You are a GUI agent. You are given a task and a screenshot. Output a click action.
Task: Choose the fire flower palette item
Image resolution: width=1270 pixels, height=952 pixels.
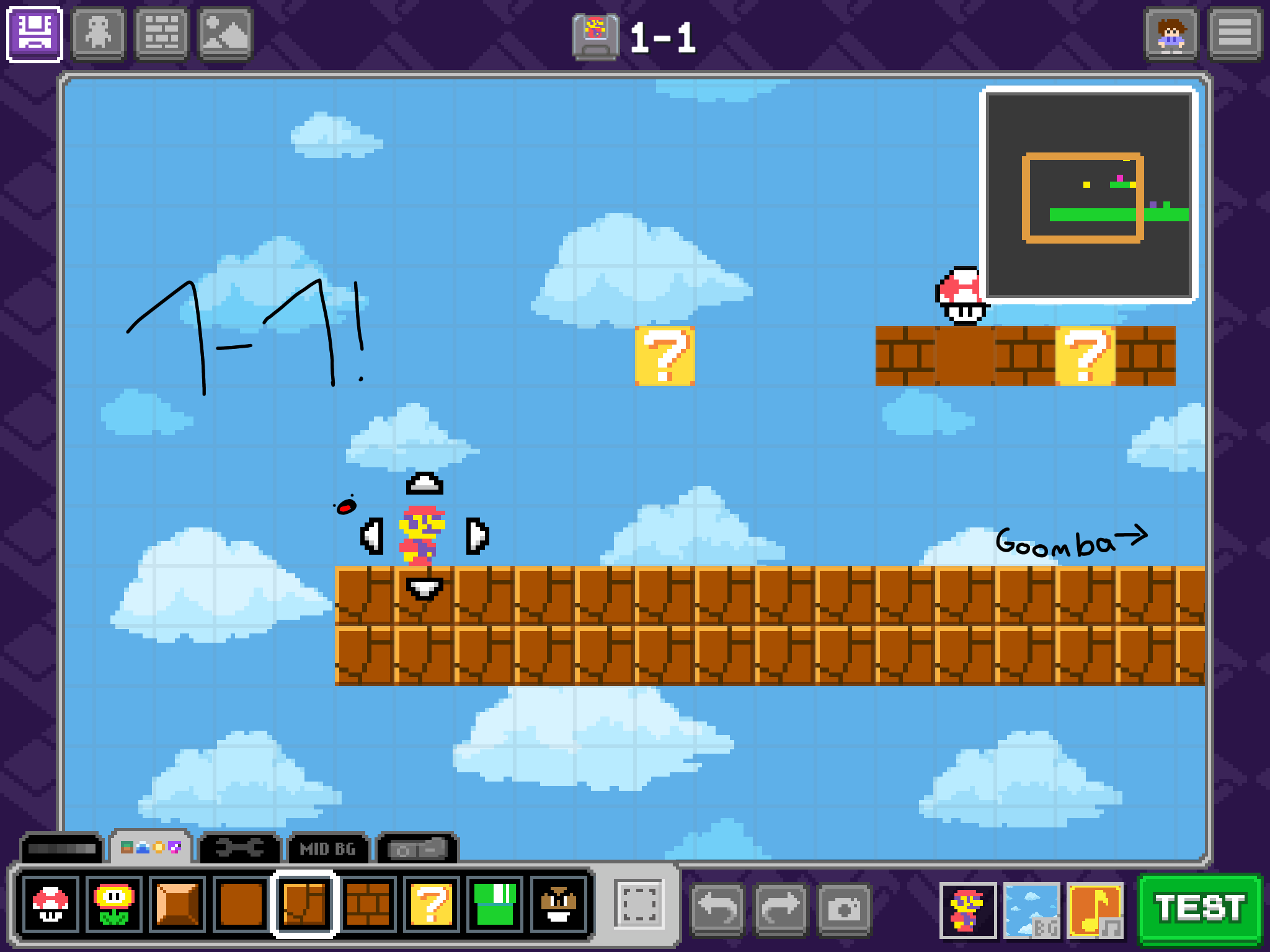pos(114,905)
